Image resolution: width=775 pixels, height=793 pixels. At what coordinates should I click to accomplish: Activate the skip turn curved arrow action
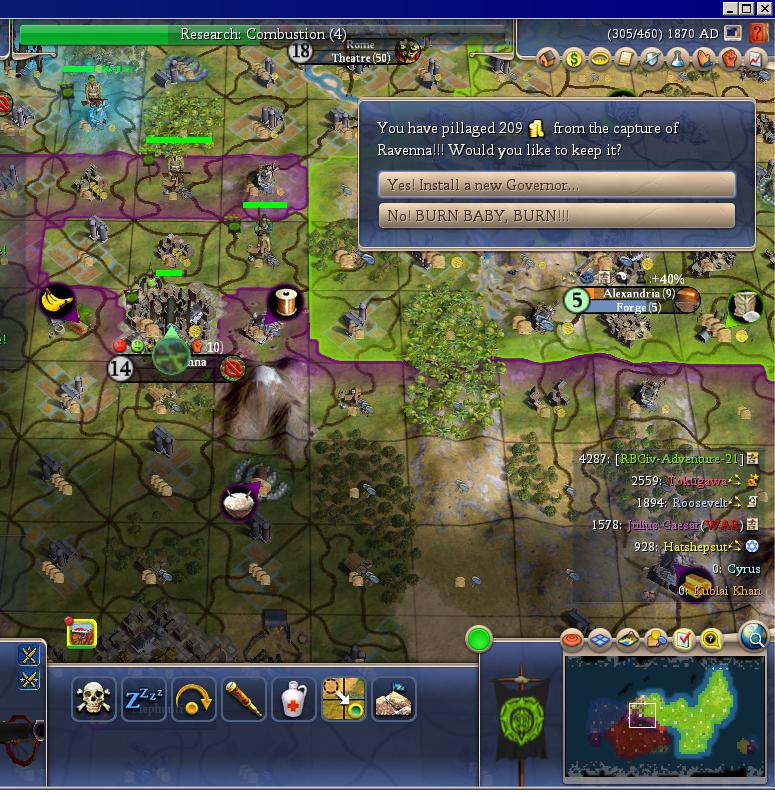click(194, 699)
